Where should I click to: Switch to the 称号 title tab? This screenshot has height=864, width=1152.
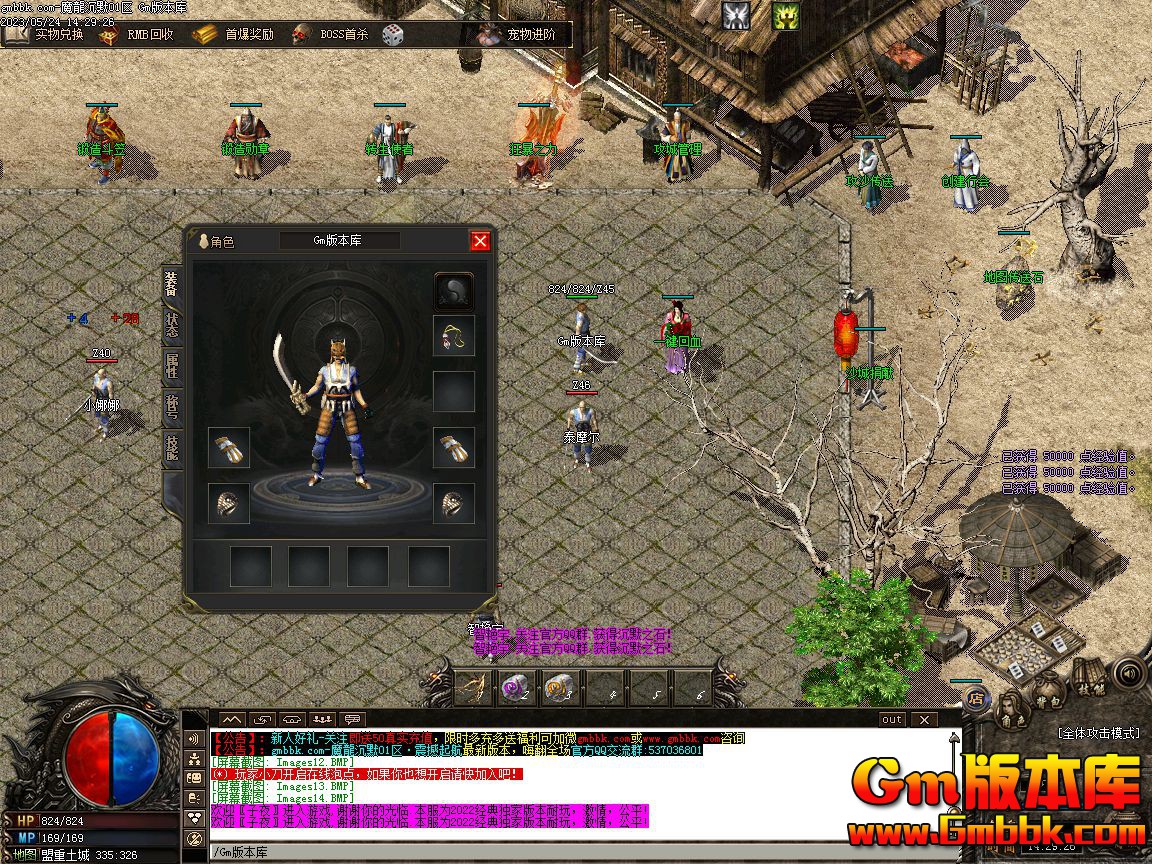click(x=172, y=407)
